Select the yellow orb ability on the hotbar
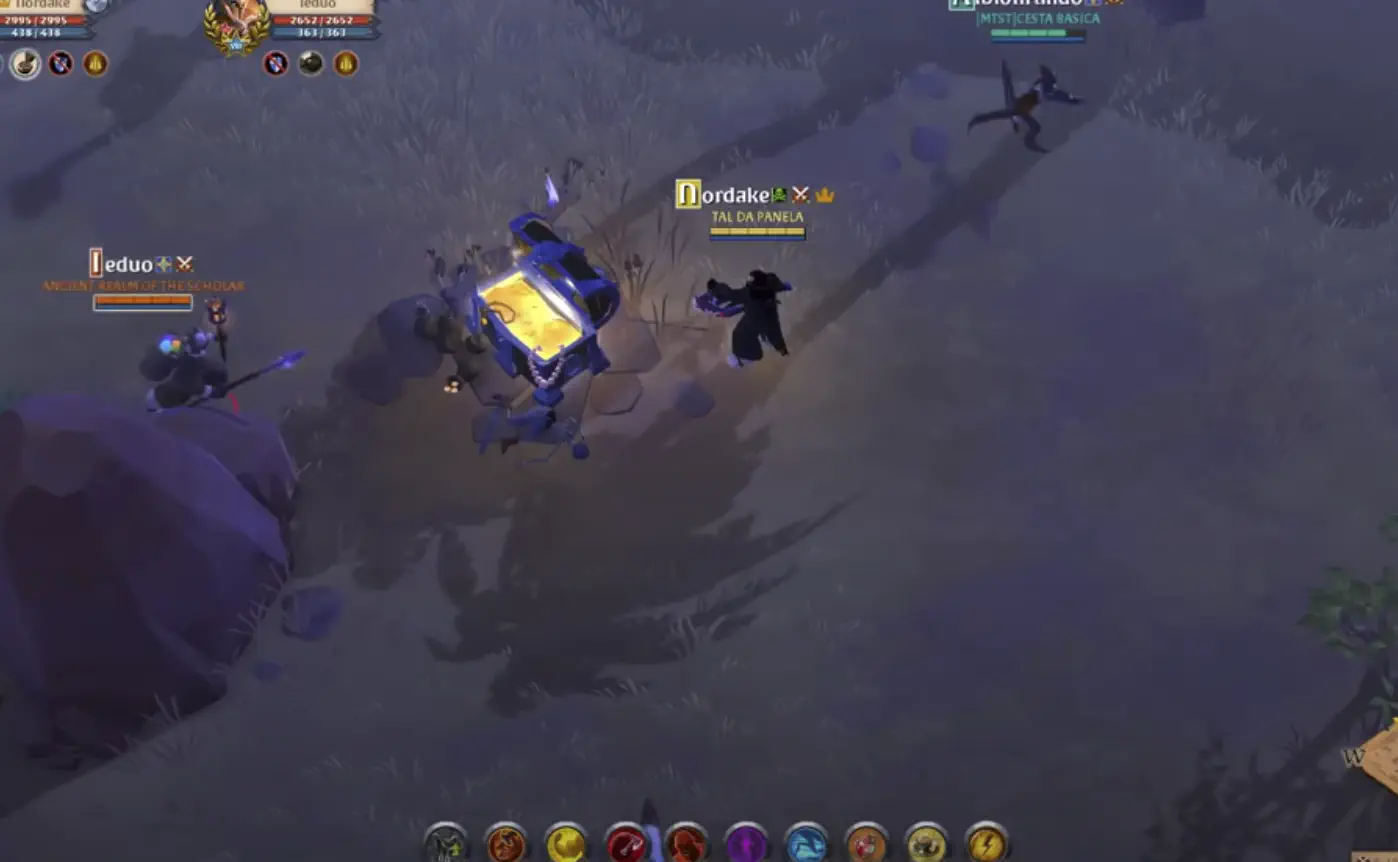This screenshot has height=862, width=1398. [565, 845]
